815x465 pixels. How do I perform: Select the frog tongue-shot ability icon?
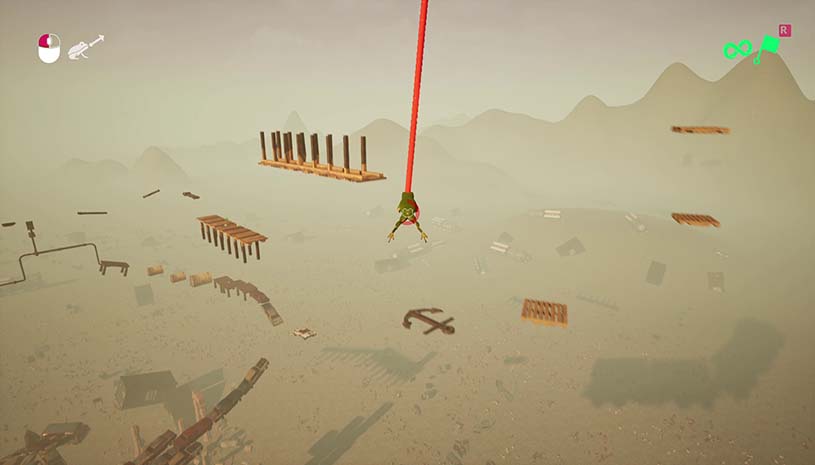coord(86,47)
